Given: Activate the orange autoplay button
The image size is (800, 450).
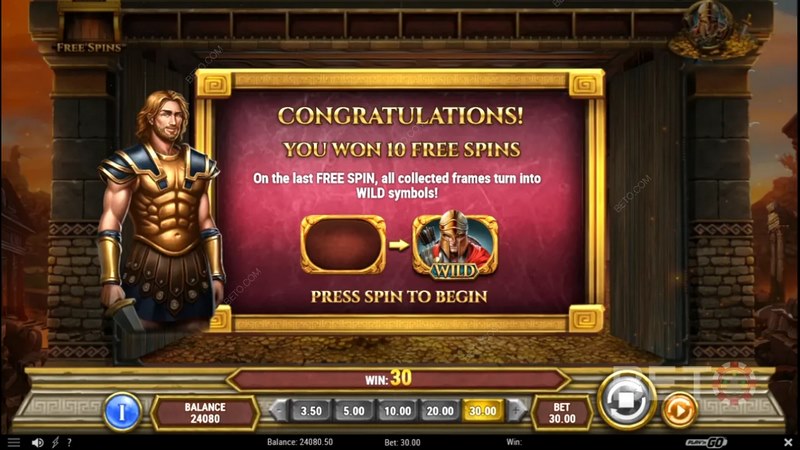Looking at the screenshot, I should point(679,409).
